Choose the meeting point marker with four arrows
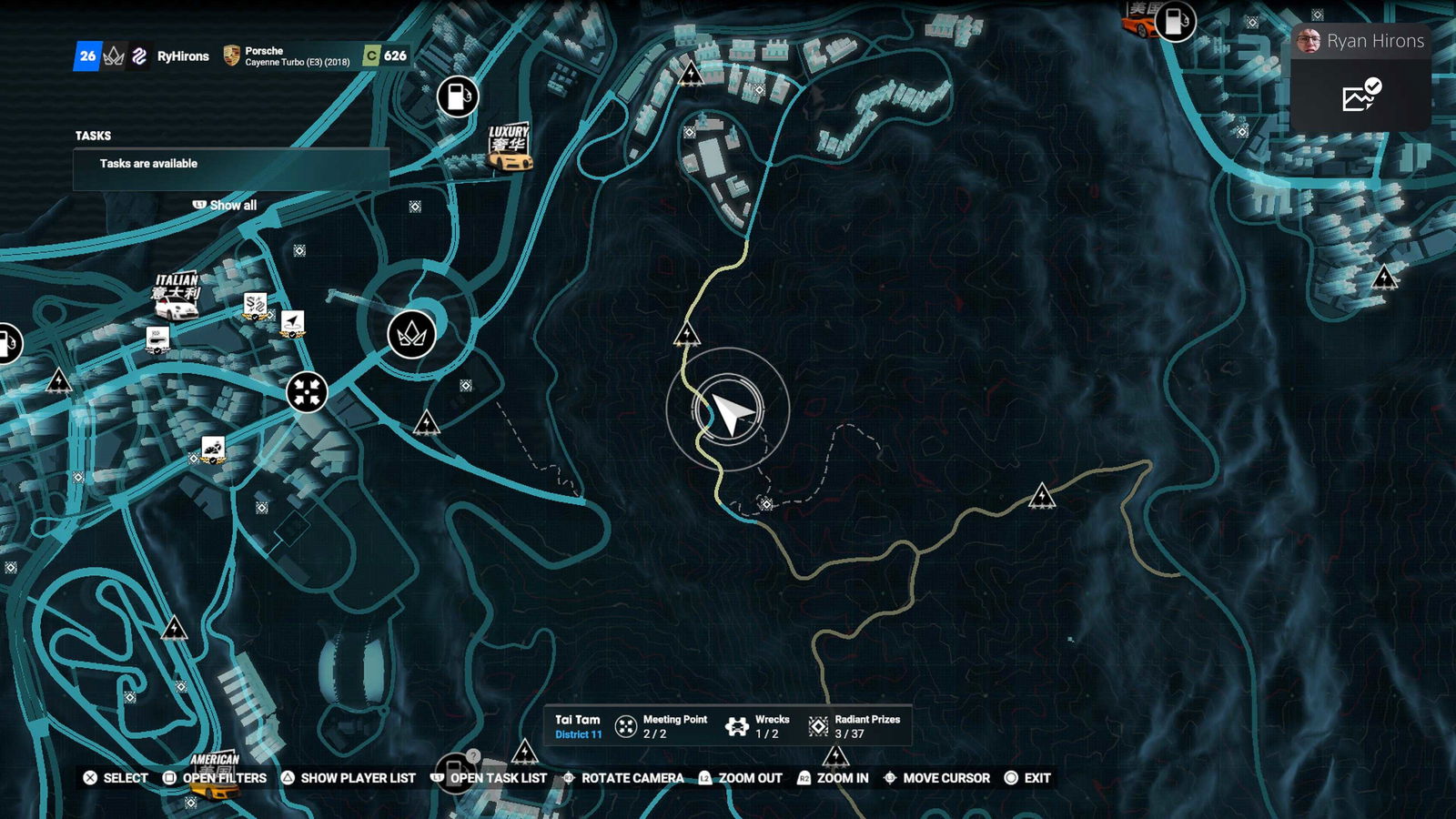Image resolution: width=1456 pixels, height=819 pixels. pos(308,392)
